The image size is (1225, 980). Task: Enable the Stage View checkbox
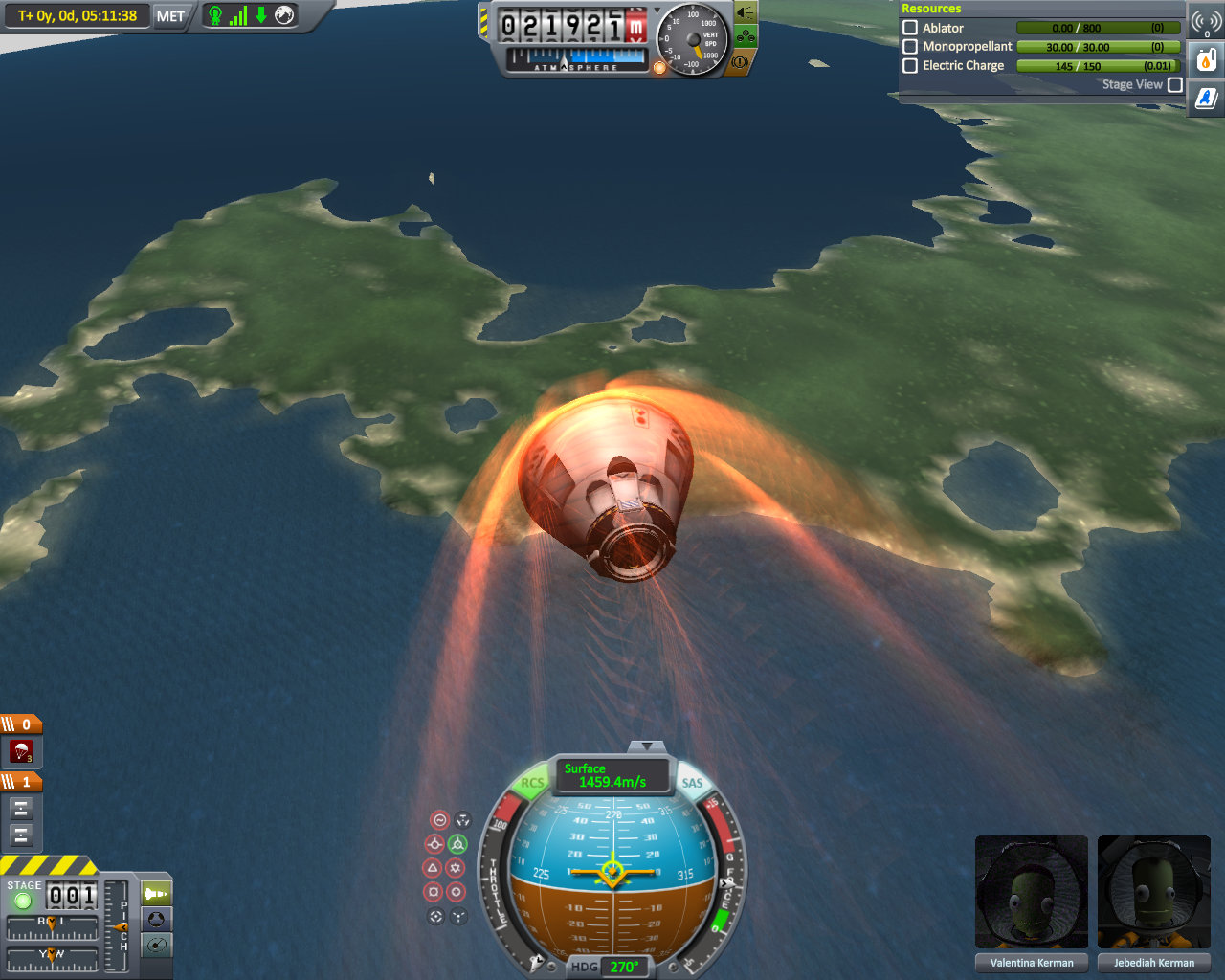point(1175,84)
